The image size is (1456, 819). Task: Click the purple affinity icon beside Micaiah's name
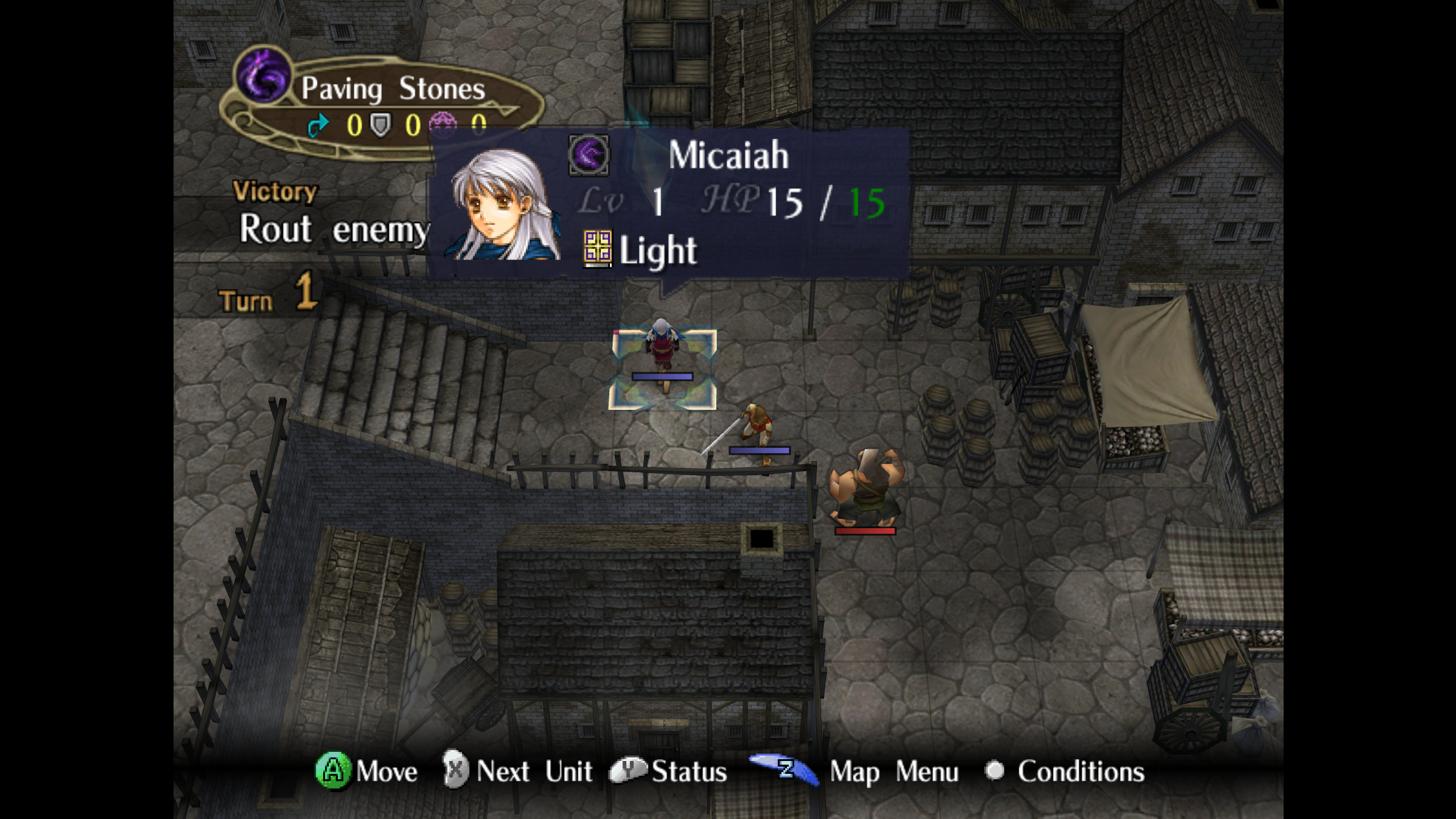589,155
